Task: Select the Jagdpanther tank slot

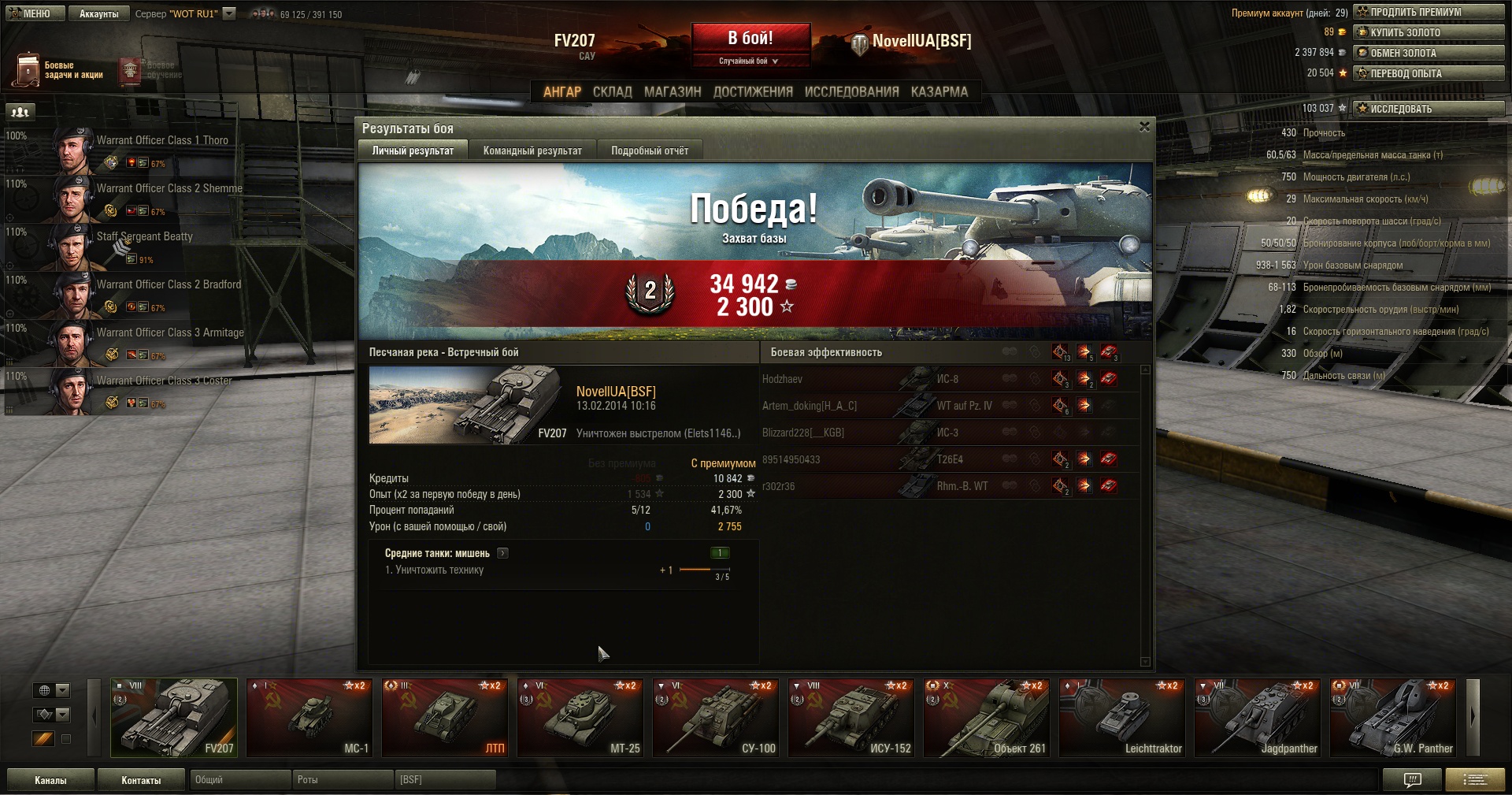Action: point(1258,717)
